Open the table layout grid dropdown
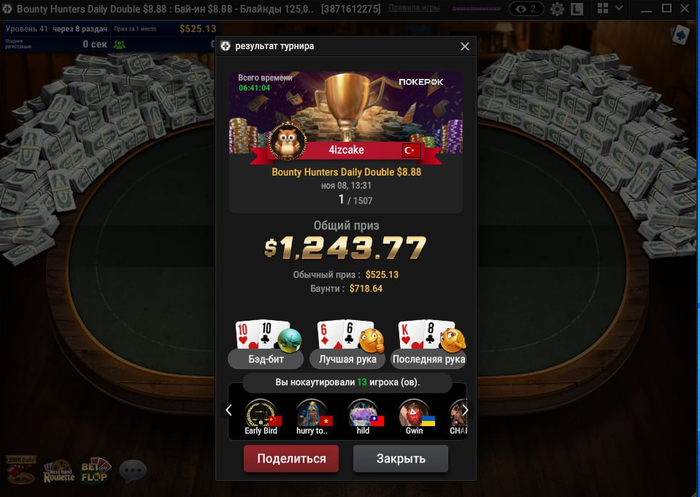 610,9
